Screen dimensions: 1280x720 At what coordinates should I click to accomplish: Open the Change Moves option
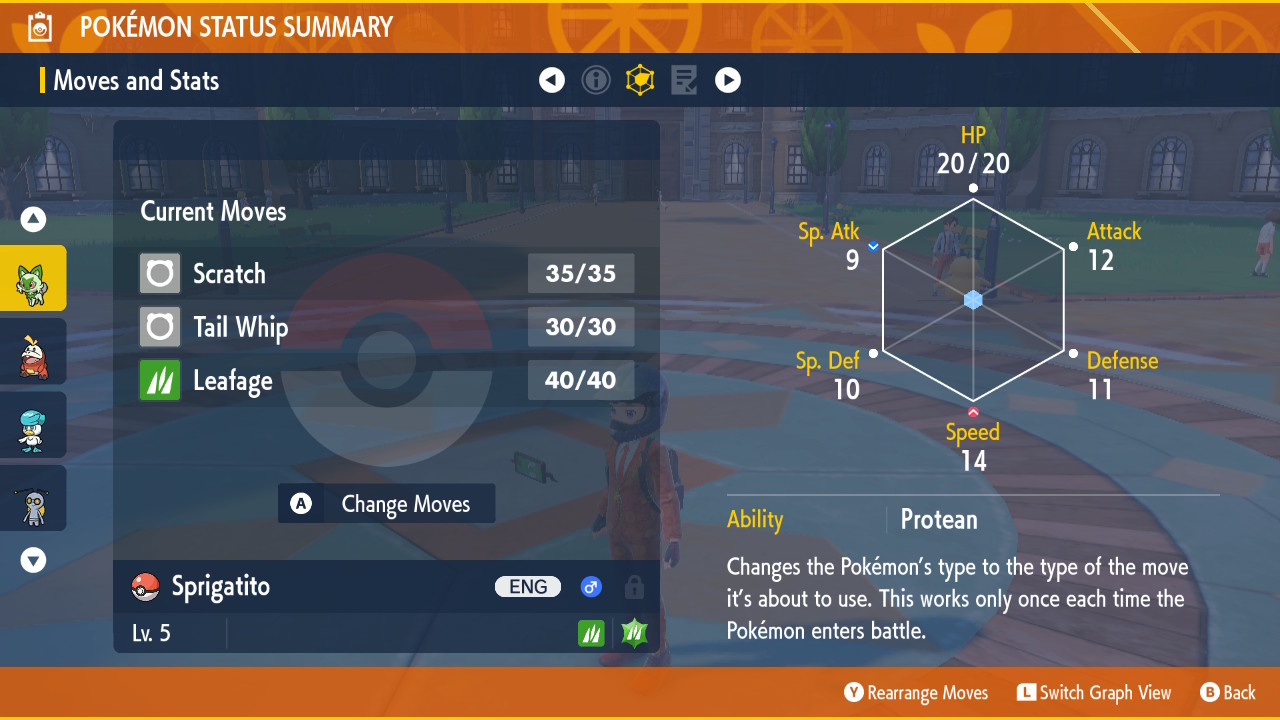pyautogui.click(x=386, y=504)
